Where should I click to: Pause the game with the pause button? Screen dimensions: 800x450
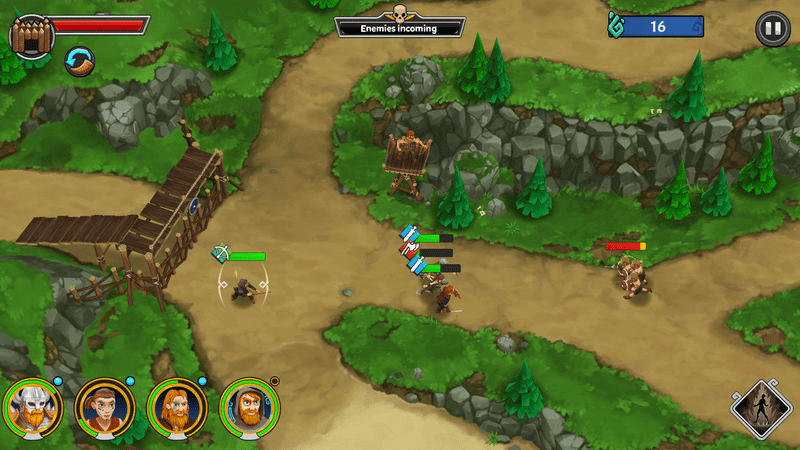[771, 28]
